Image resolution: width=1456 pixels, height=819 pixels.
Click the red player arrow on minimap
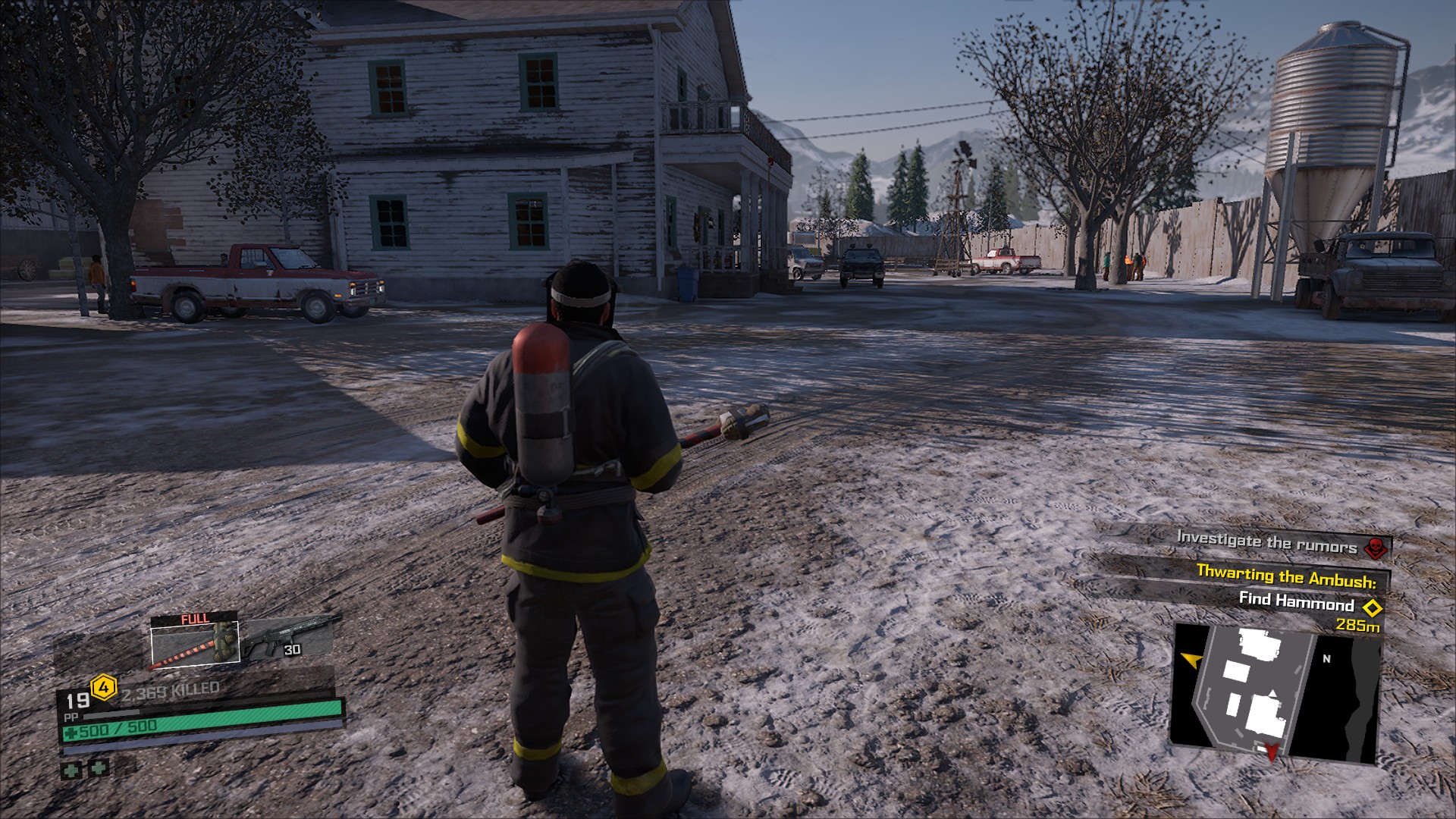1272,752
